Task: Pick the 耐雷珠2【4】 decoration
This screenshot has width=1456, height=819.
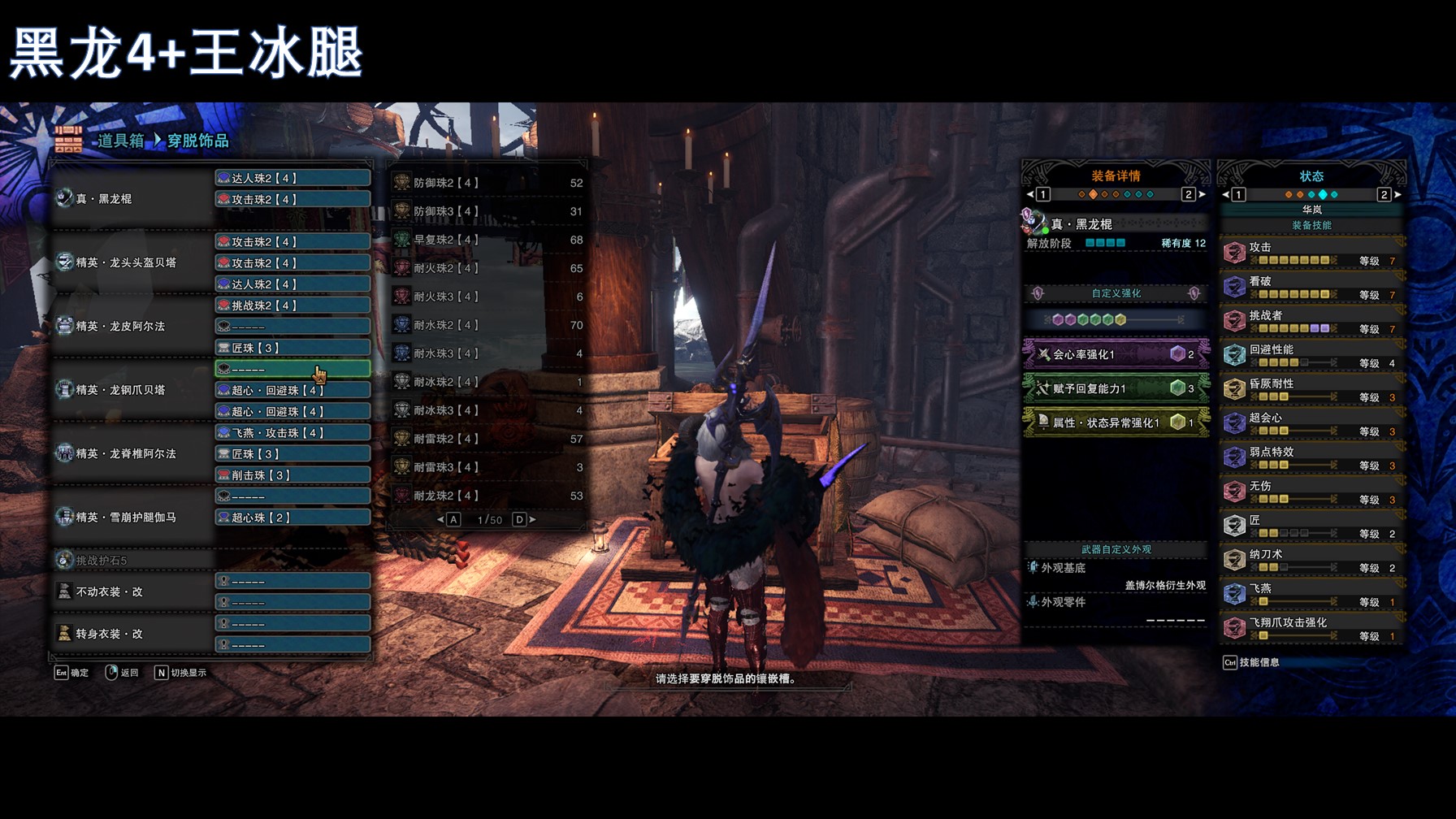Action: pyautogui.click(x=487, y=440)
